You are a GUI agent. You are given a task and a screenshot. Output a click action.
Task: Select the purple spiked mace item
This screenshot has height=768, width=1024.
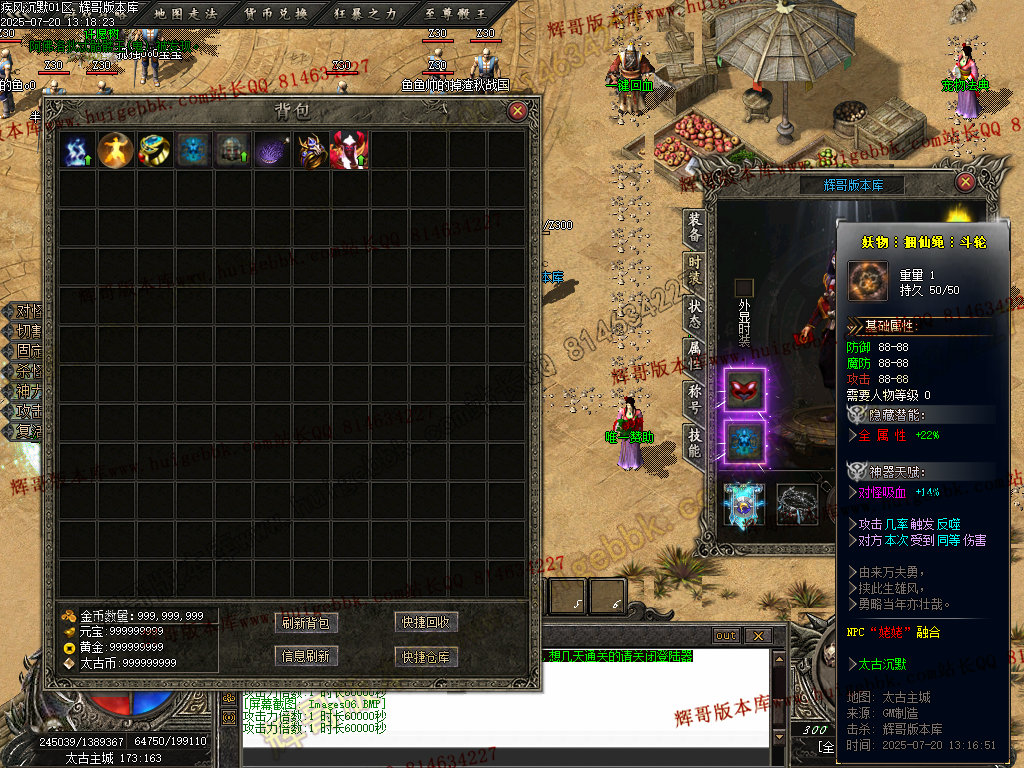271,150
